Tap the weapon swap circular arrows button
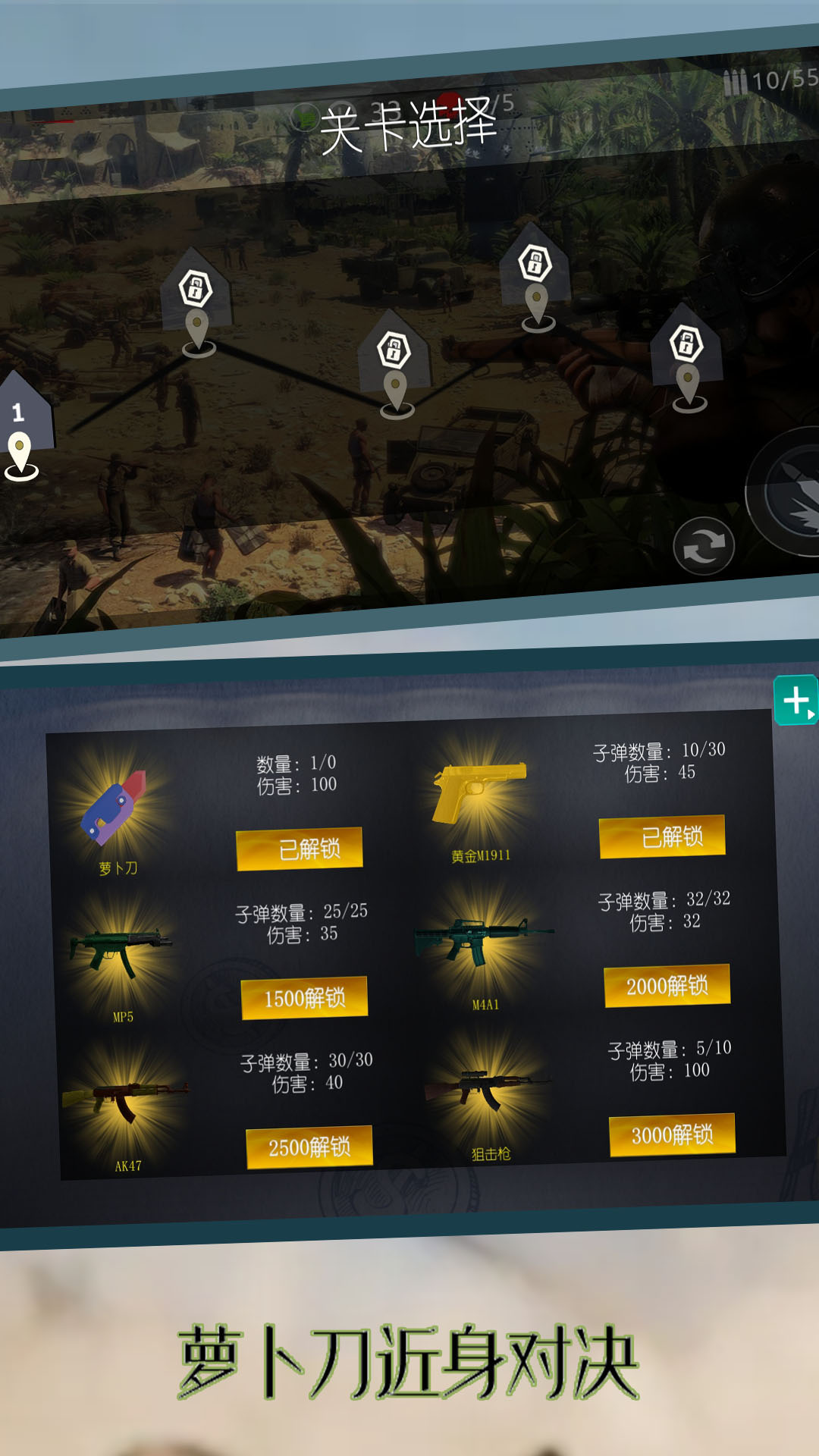The width and height of the screenshot is (819, 1456). point(704,546)
